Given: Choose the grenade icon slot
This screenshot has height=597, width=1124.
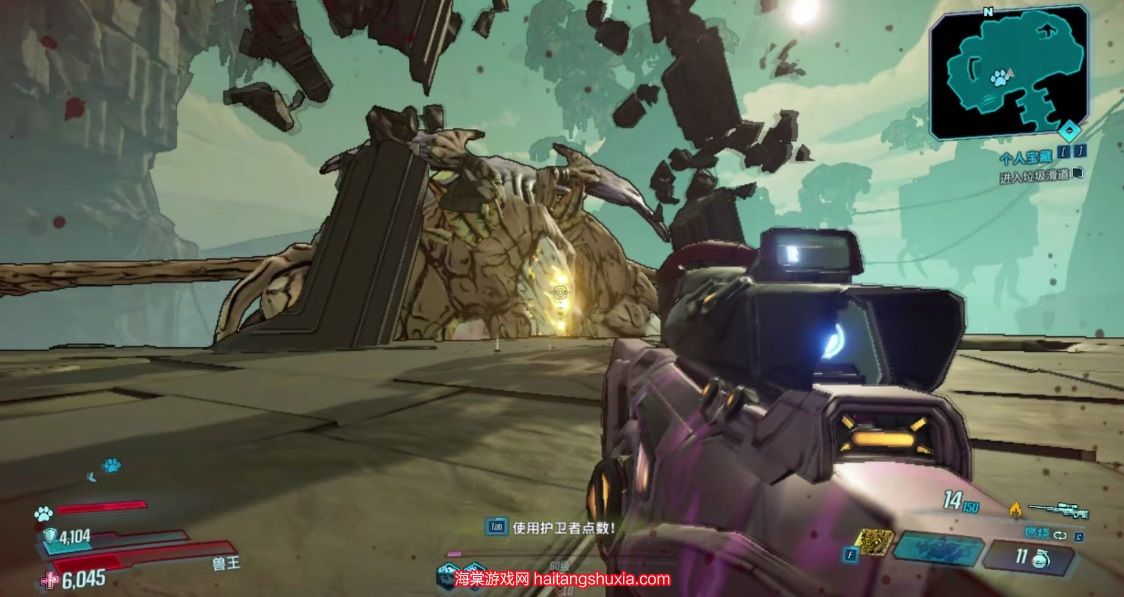Looking at the screenshot, I should tap(1037, 557).
